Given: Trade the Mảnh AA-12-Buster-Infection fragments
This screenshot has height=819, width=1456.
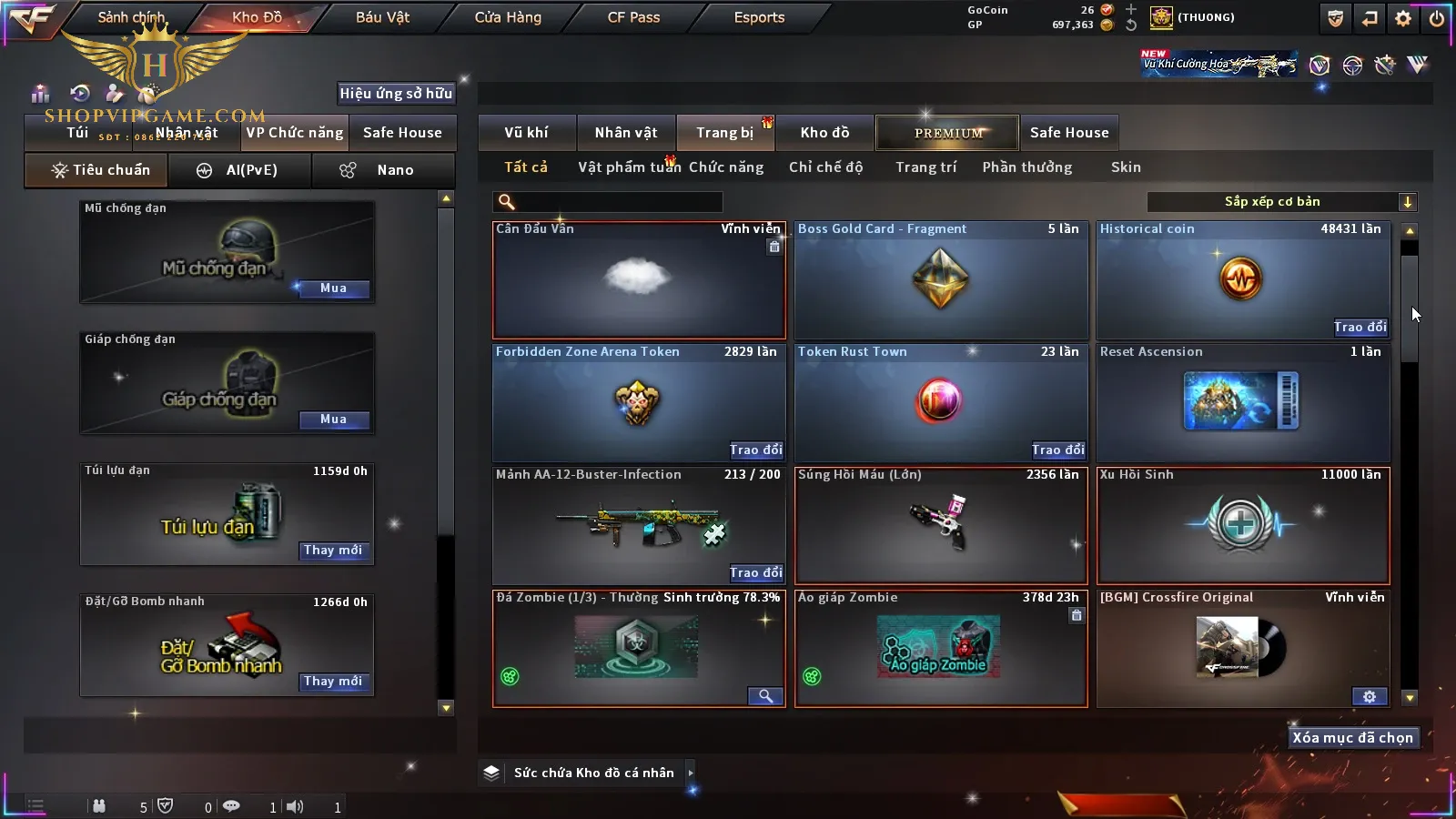Looking at the screenshot, I should 755,572.
